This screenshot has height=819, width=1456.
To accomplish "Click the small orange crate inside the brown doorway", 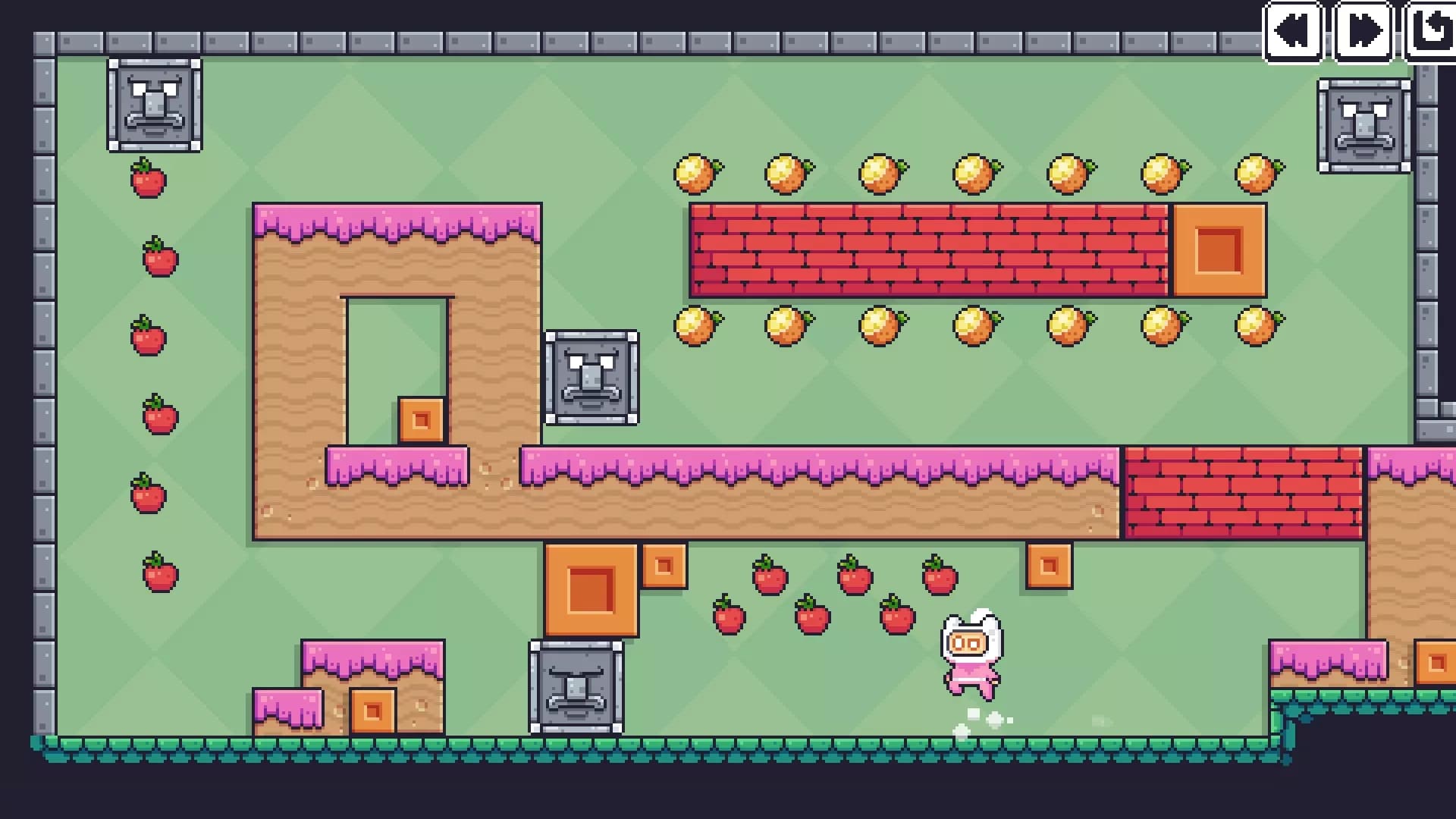I will [421, 419].
